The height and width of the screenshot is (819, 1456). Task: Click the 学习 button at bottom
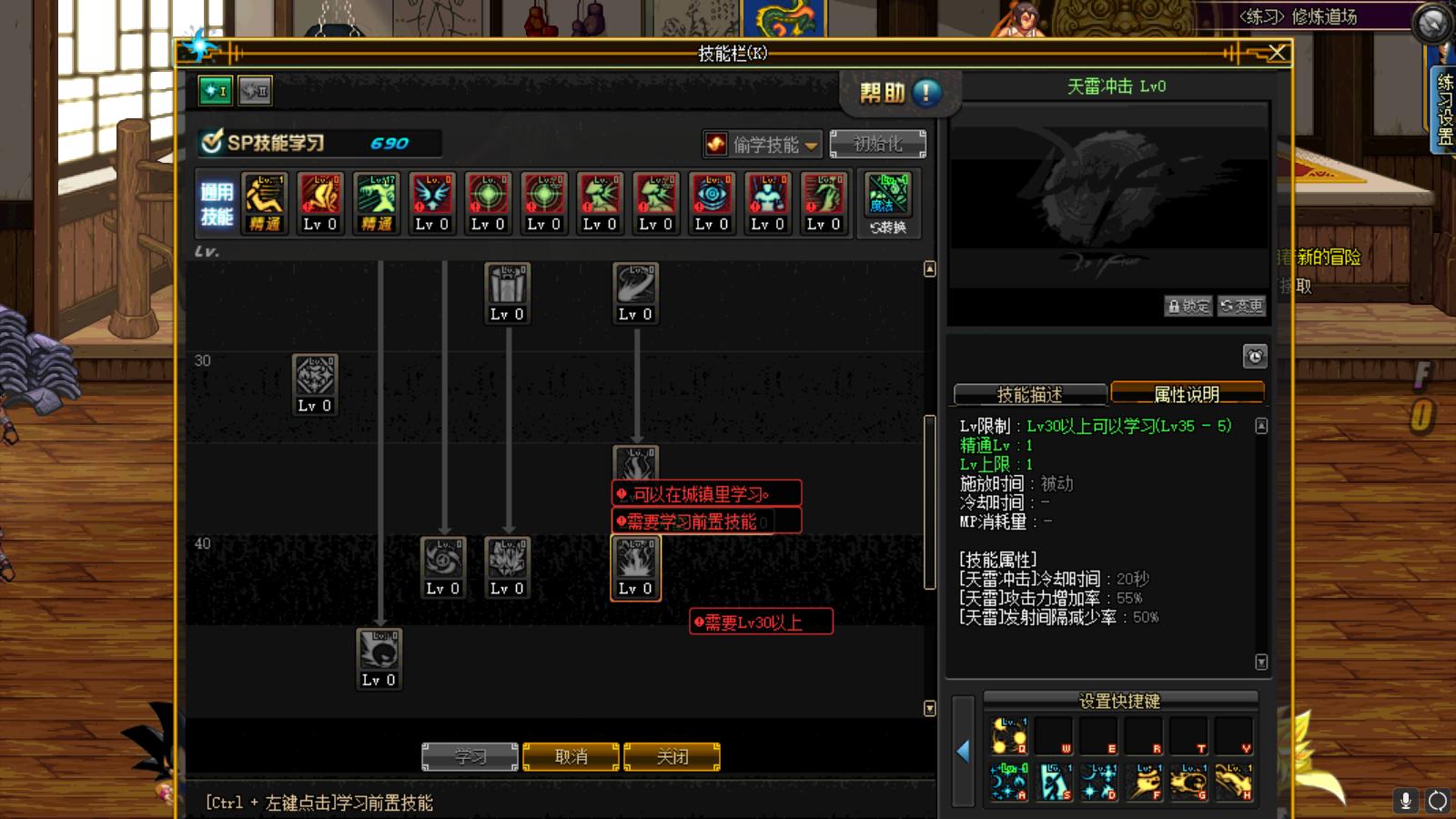[x=470, y=756]
